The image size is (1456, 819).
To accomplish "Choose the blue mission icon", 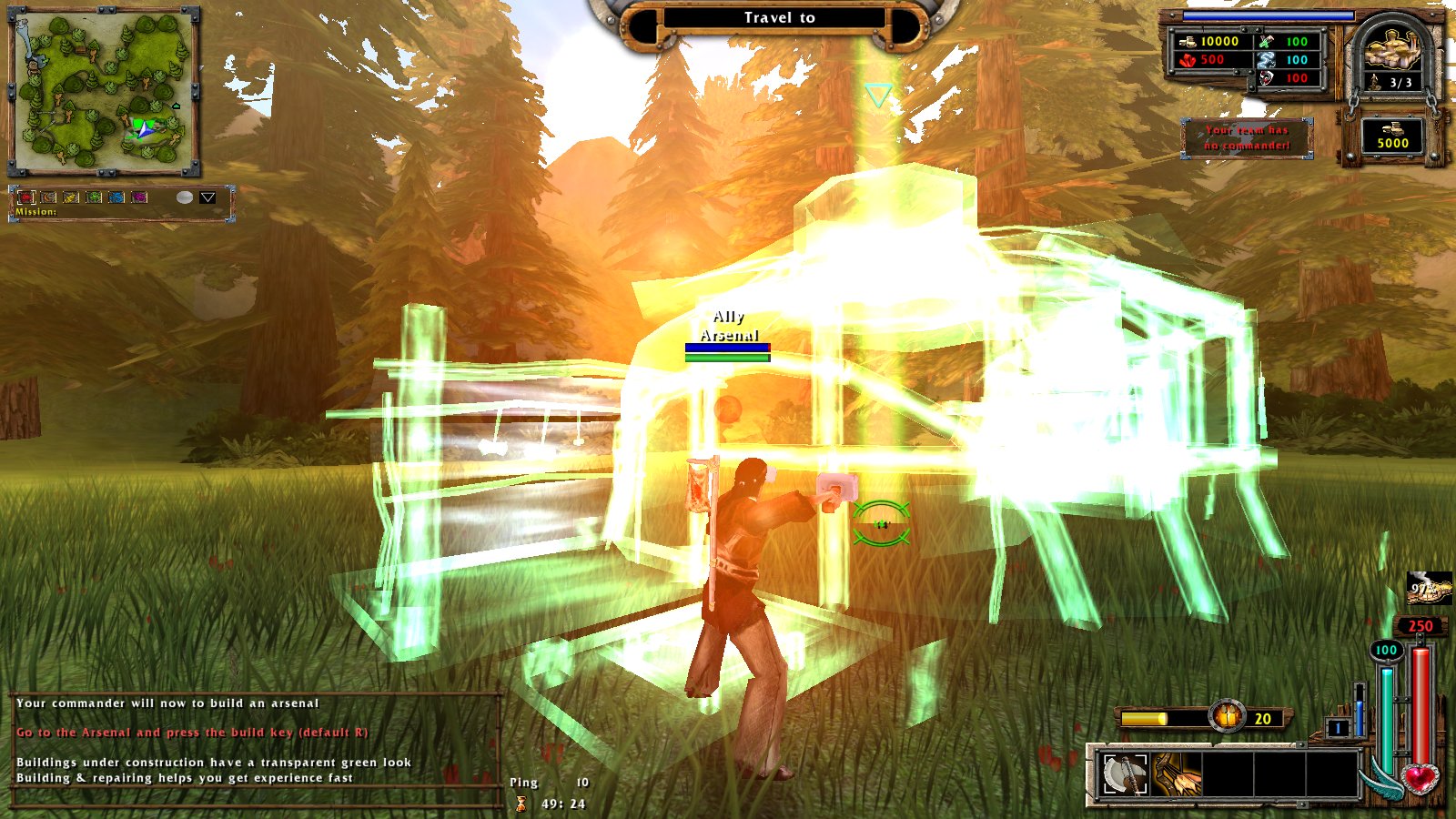I will coord(116,197).
